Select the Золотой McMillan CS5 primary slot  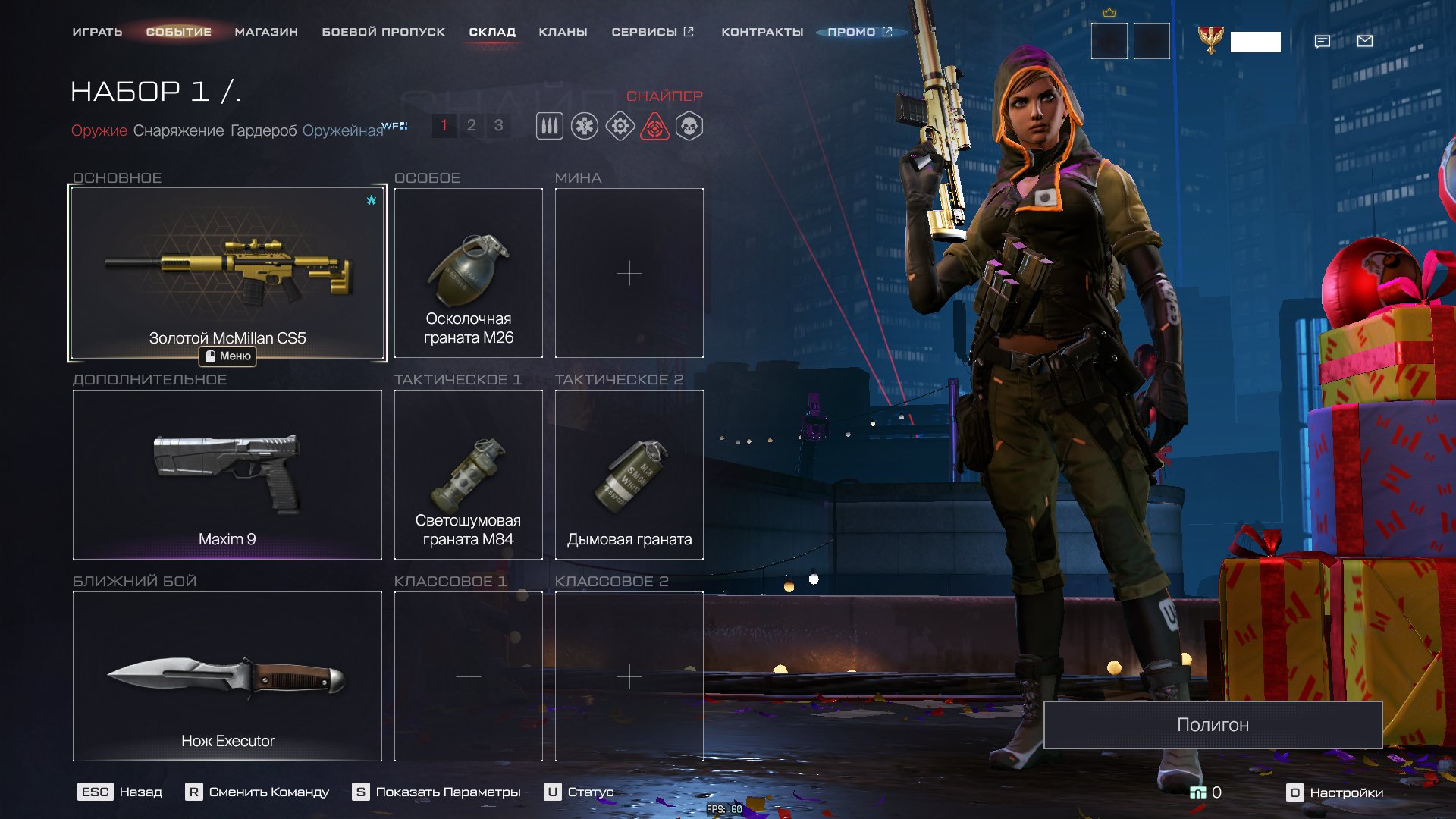tap(227, 273)
